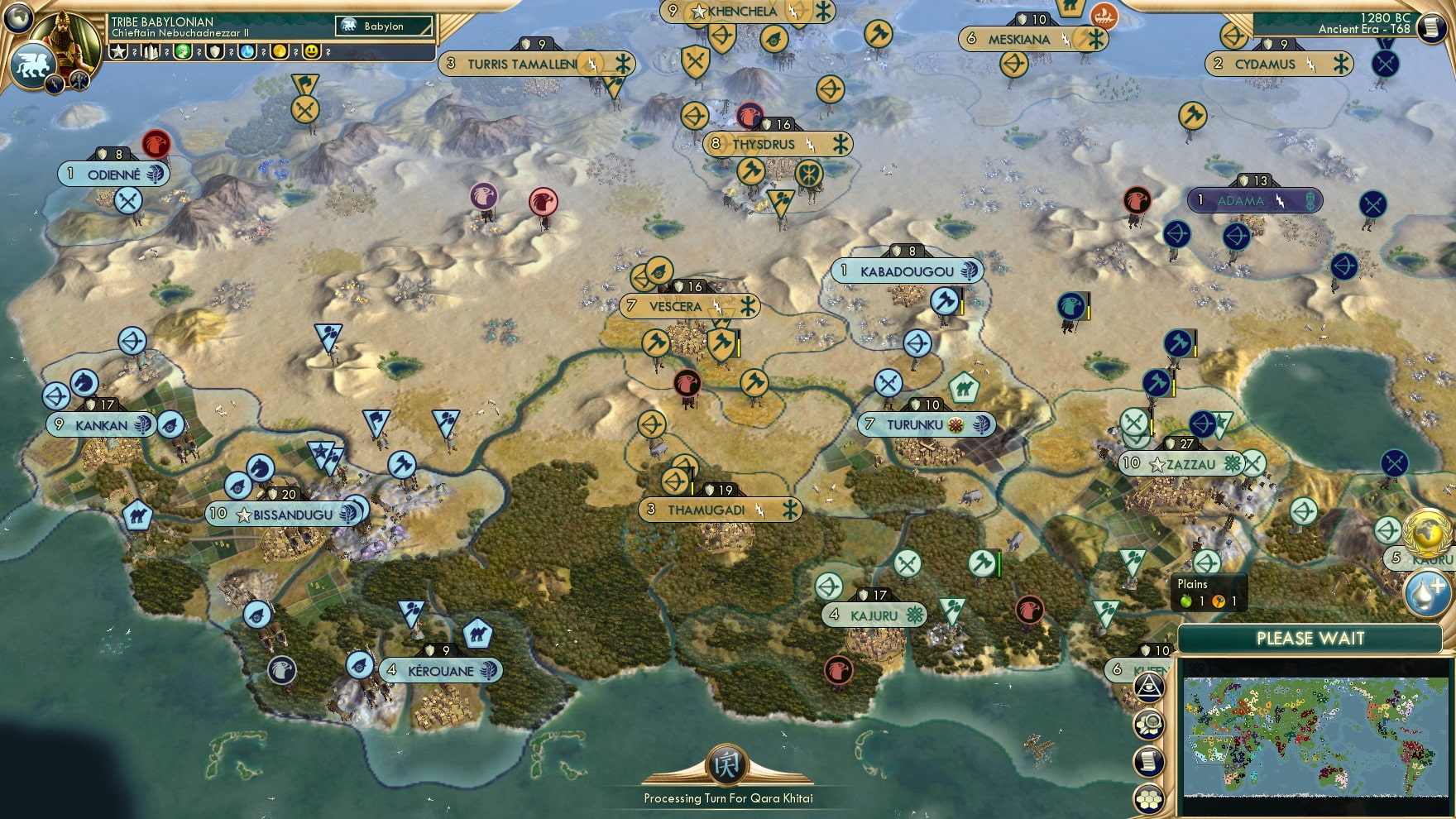The image size is (1456, 819).
Task: Expand the notification log scroll icon
Action: [1149, 760]
